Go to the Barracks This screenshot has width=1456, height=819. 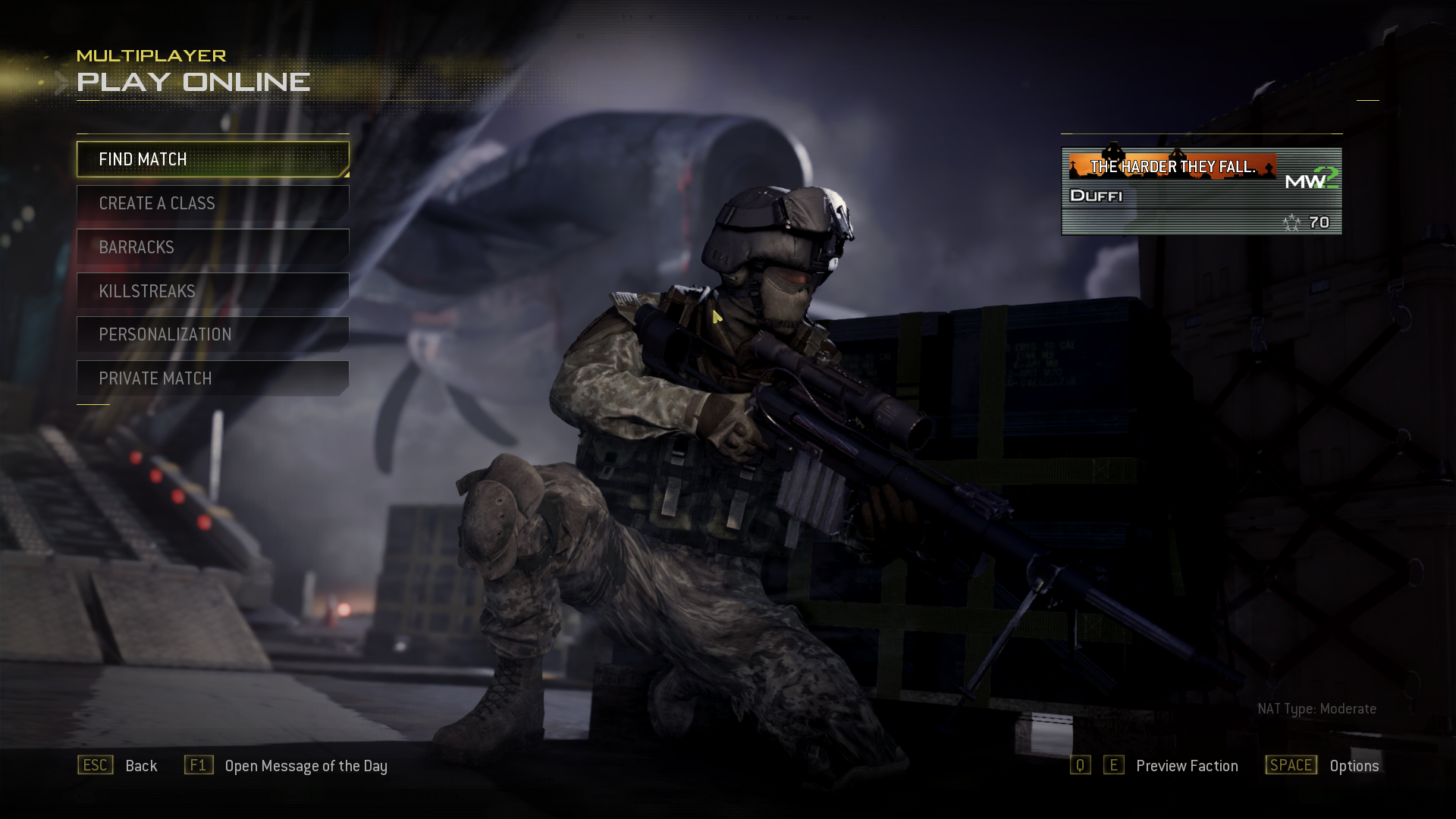212,247
